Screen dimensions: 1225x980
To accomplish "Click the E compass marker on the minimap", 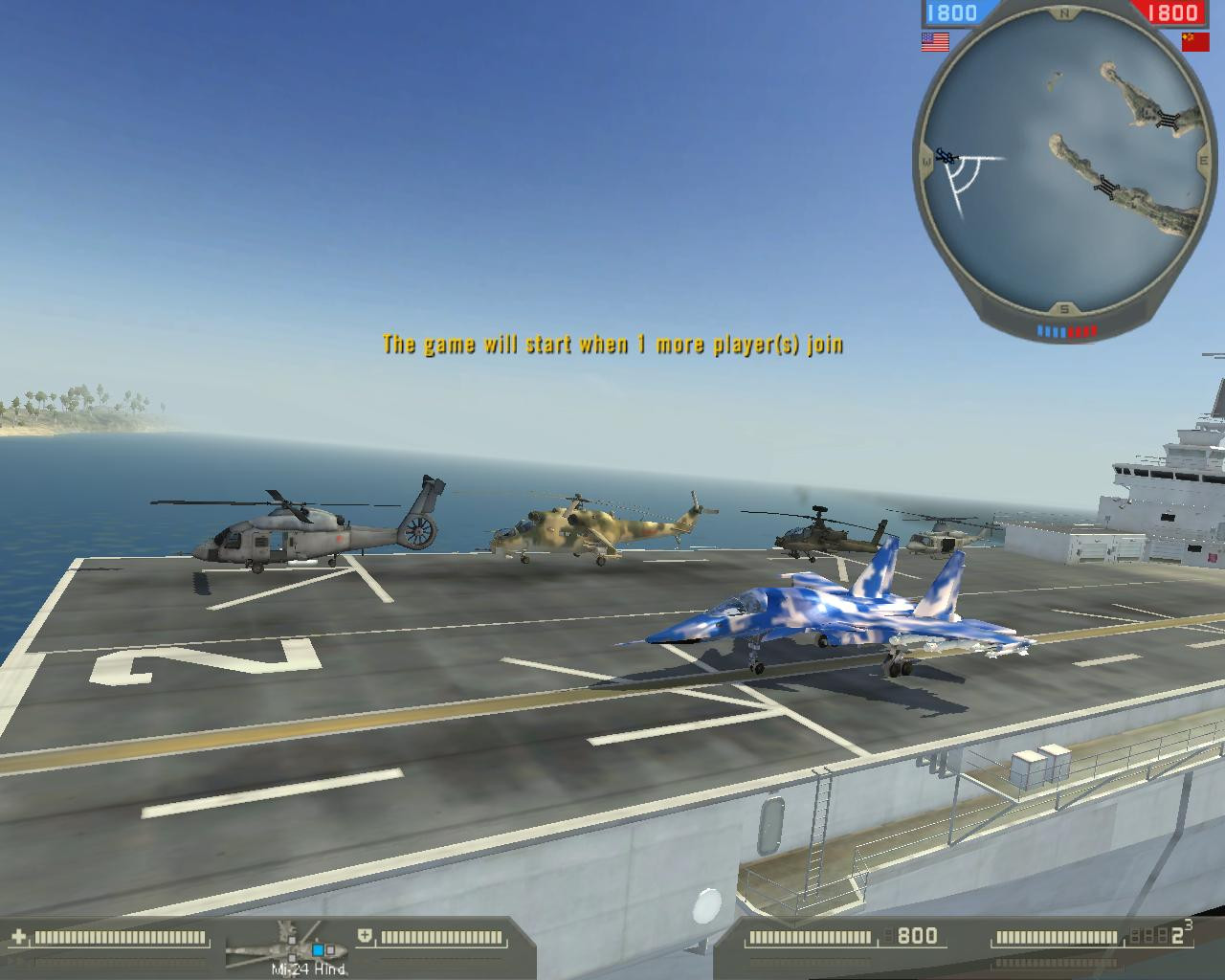I will point(1206,162).
